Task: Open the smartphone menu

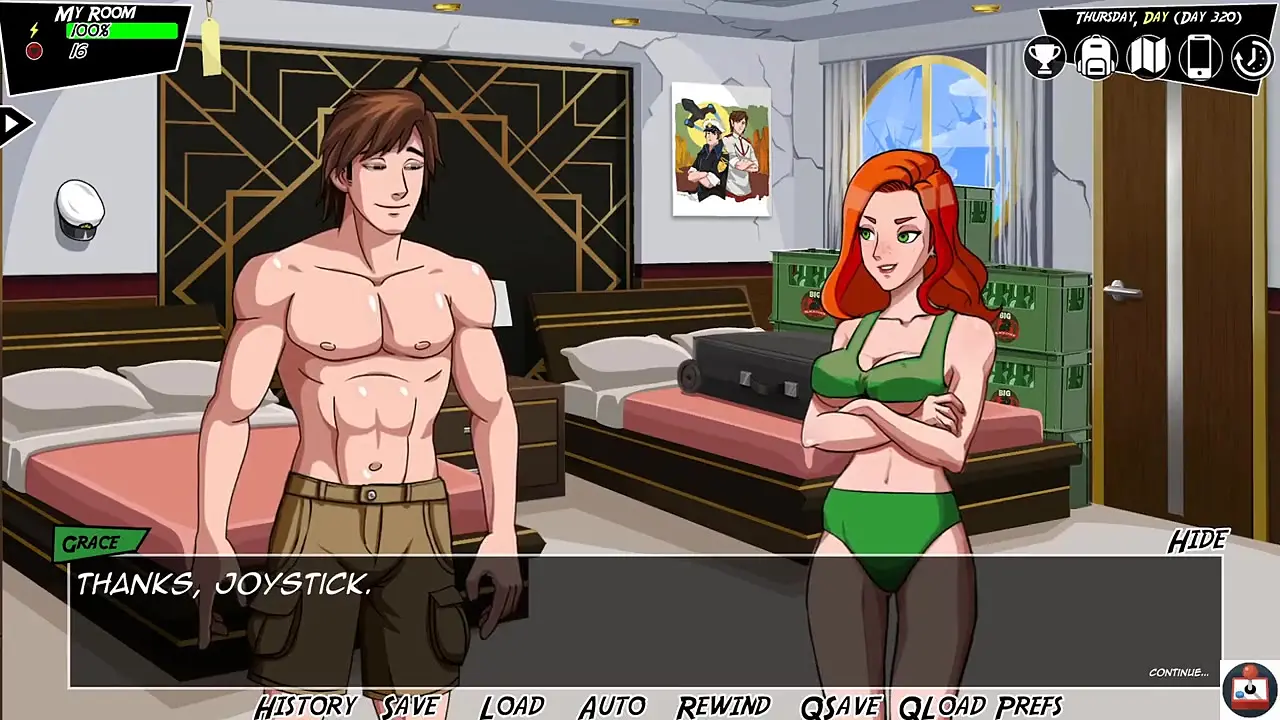Action: point(1200,57)
